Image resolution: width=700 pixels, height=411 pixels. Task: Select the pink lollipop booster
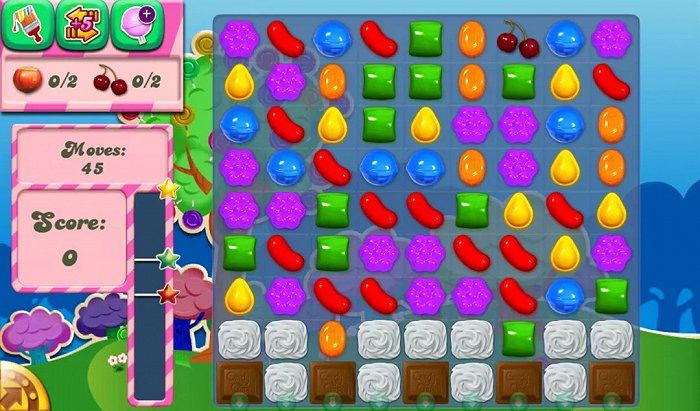point(136,24)
